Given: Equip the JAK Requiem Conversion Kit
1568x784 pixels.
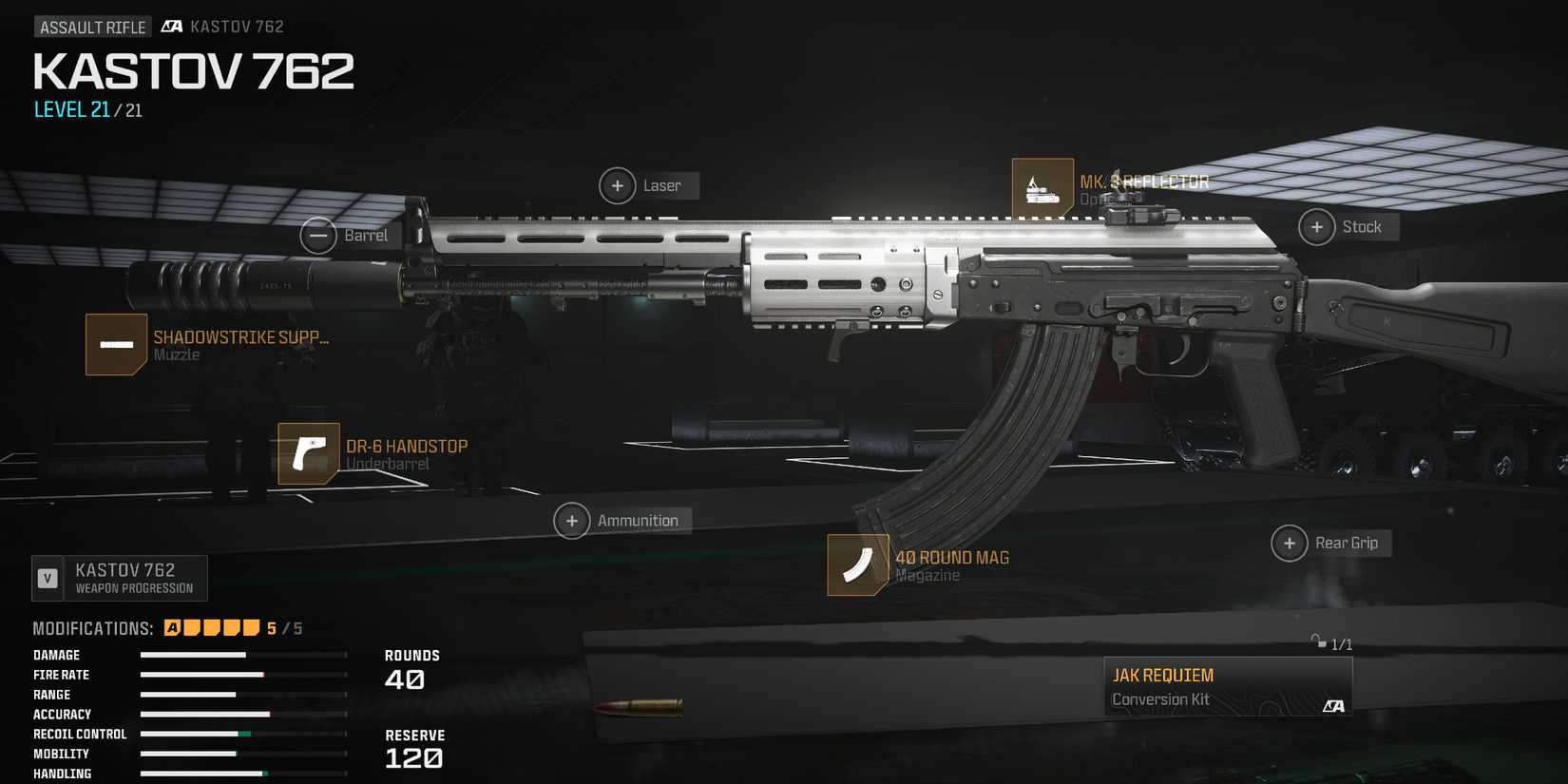Looking at the screenshot, I should tap(1226, 684).
